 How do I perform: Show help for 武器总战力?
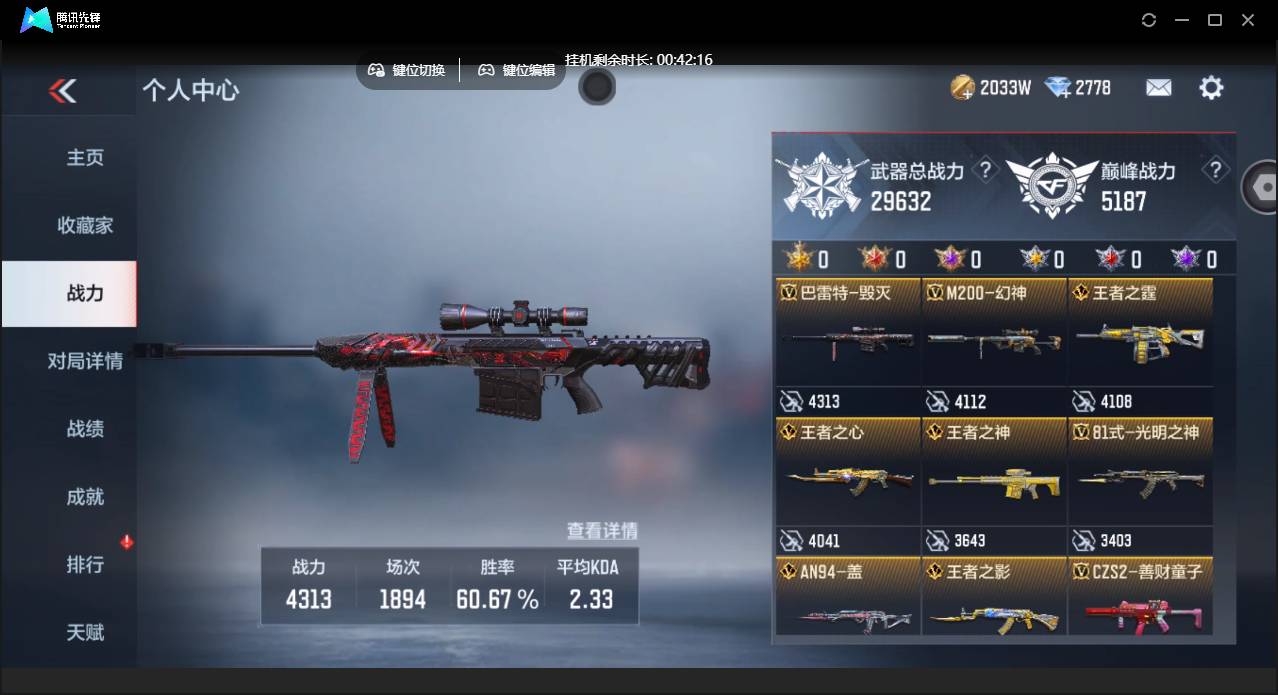pos(985,170)
